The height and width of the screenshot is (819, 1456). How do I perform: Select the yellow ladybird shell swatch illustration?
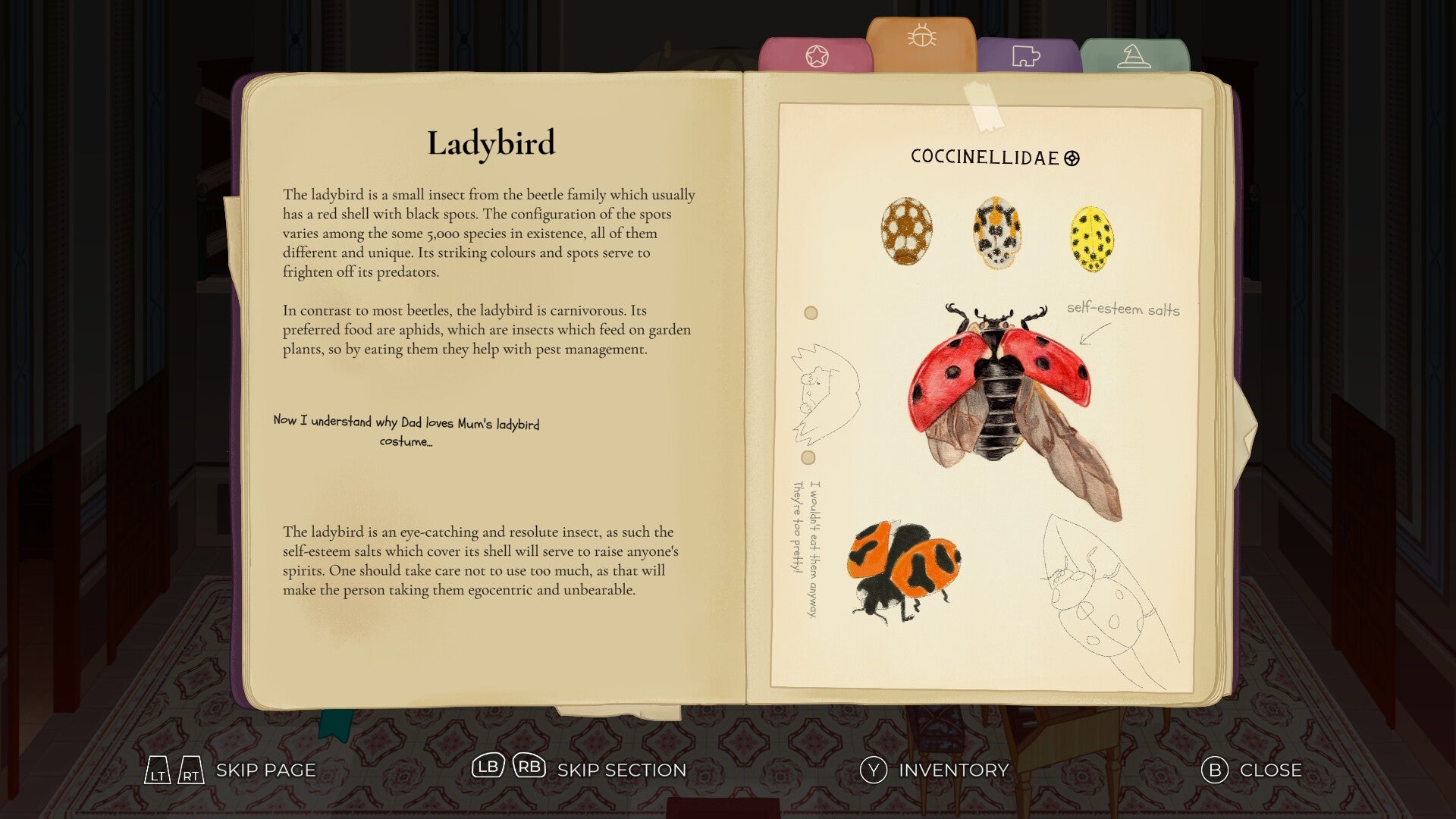coord(1090,239)
